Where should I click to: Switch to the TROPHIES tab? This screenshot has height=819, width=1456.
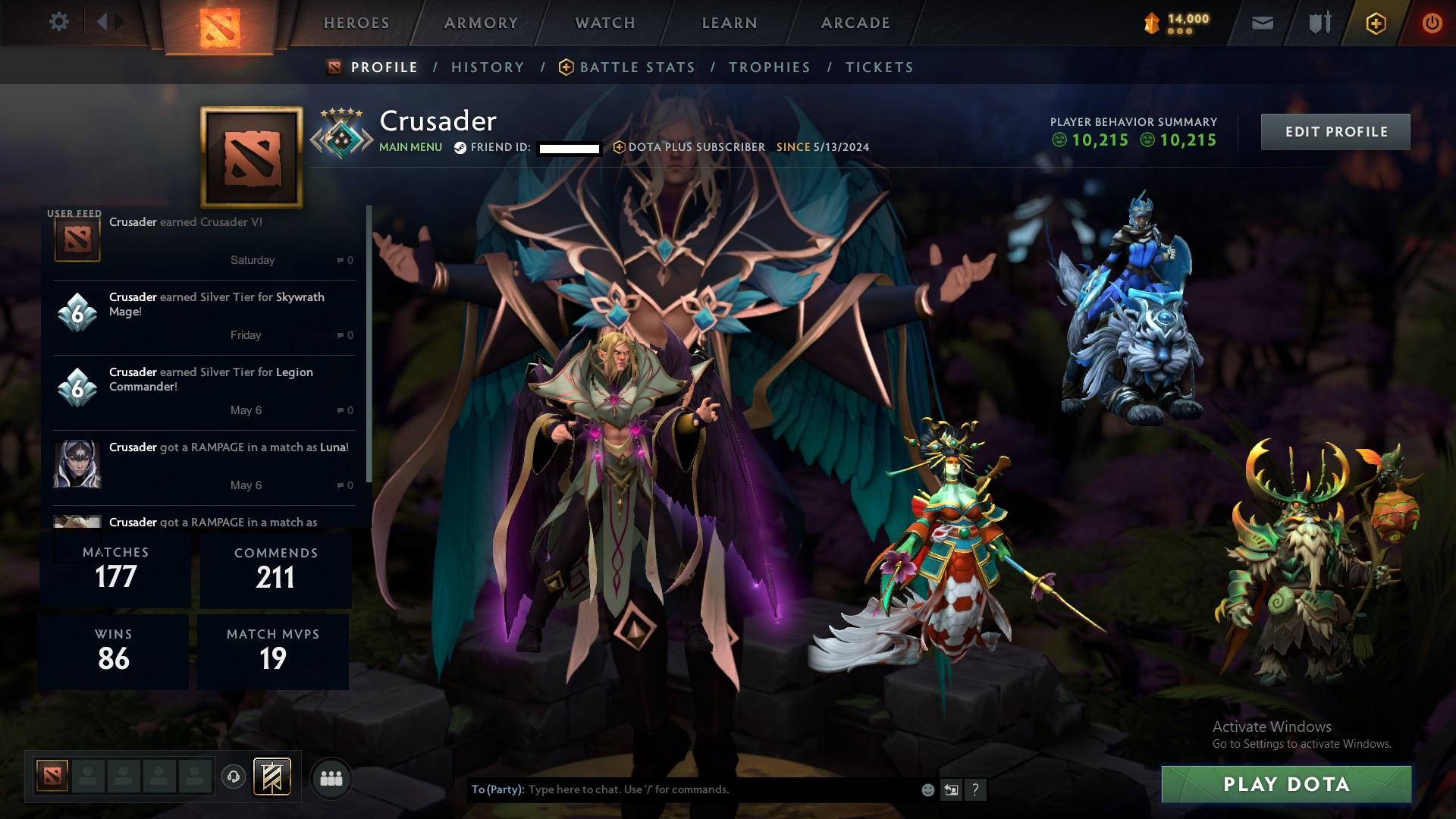pyautogui.click(x=770, y=67)
